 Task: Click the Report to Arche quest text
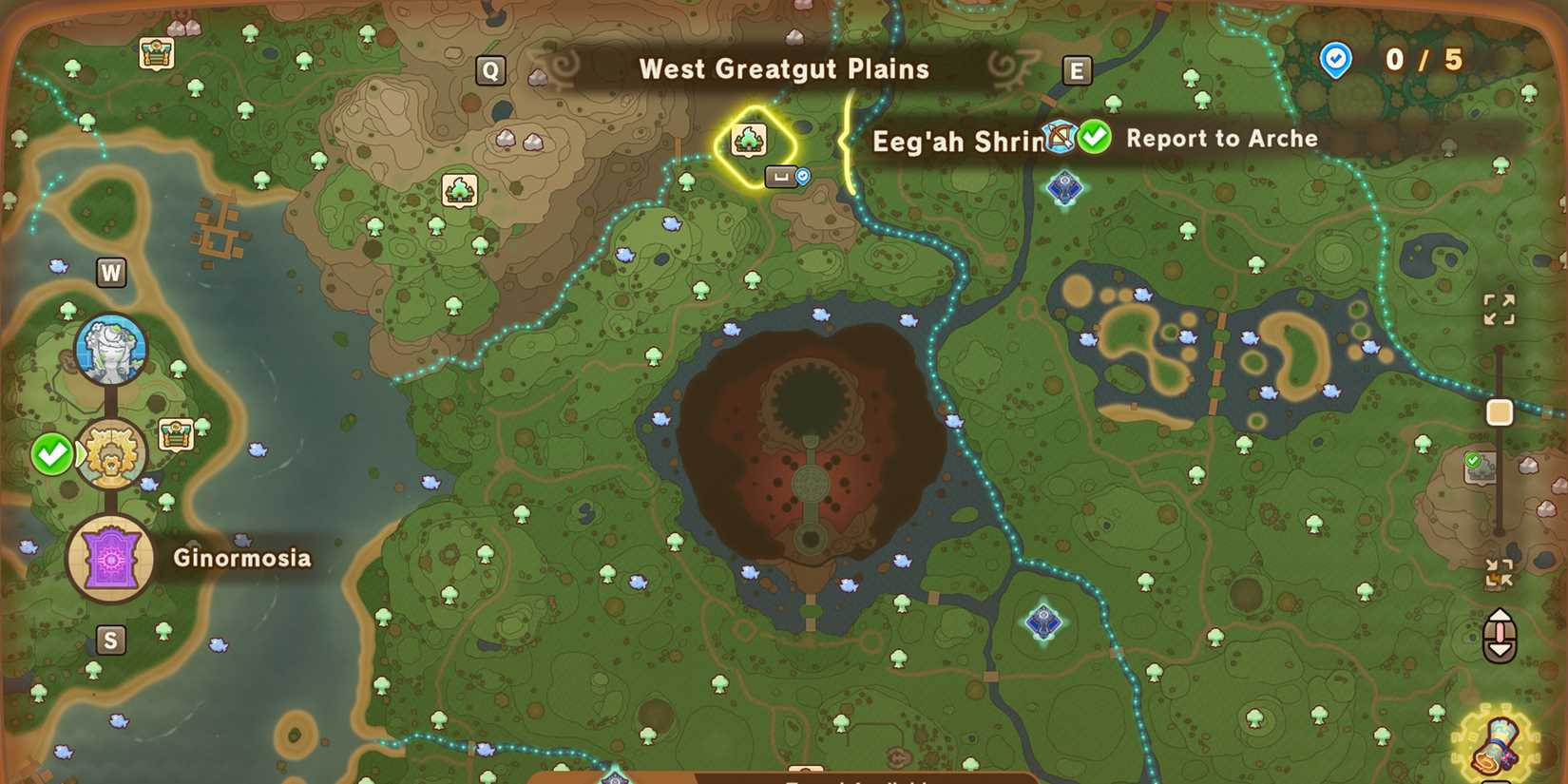coord(1222,139)
